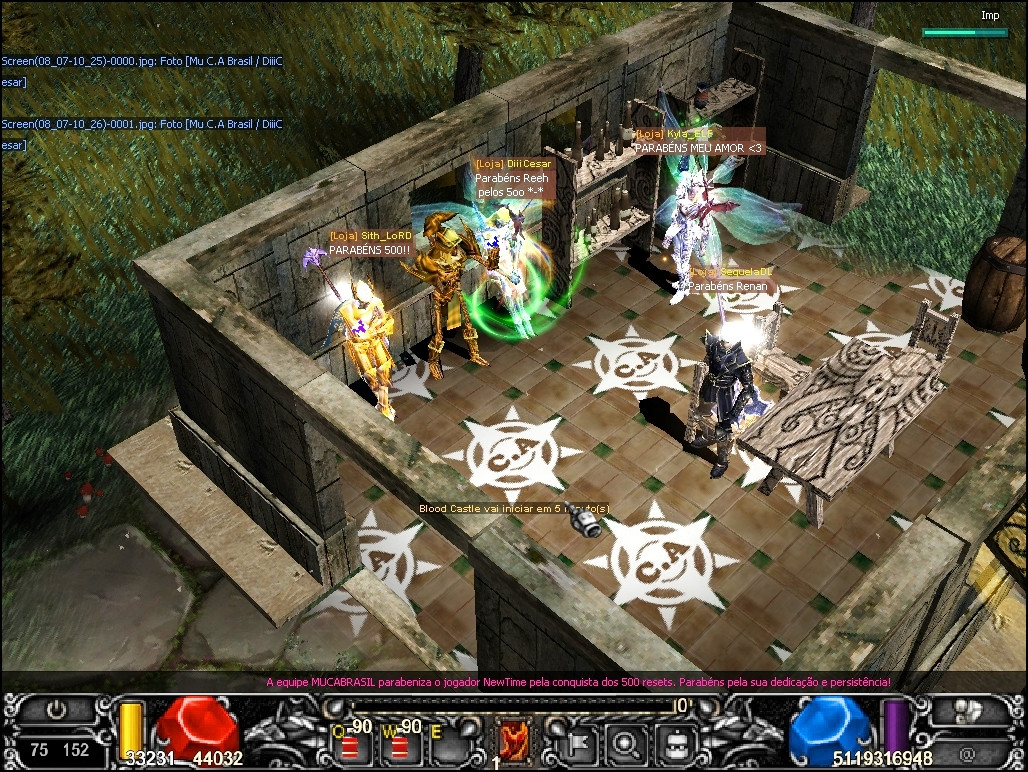
Task: Click the power button in the HUD
Action: (x=57, y=712)
